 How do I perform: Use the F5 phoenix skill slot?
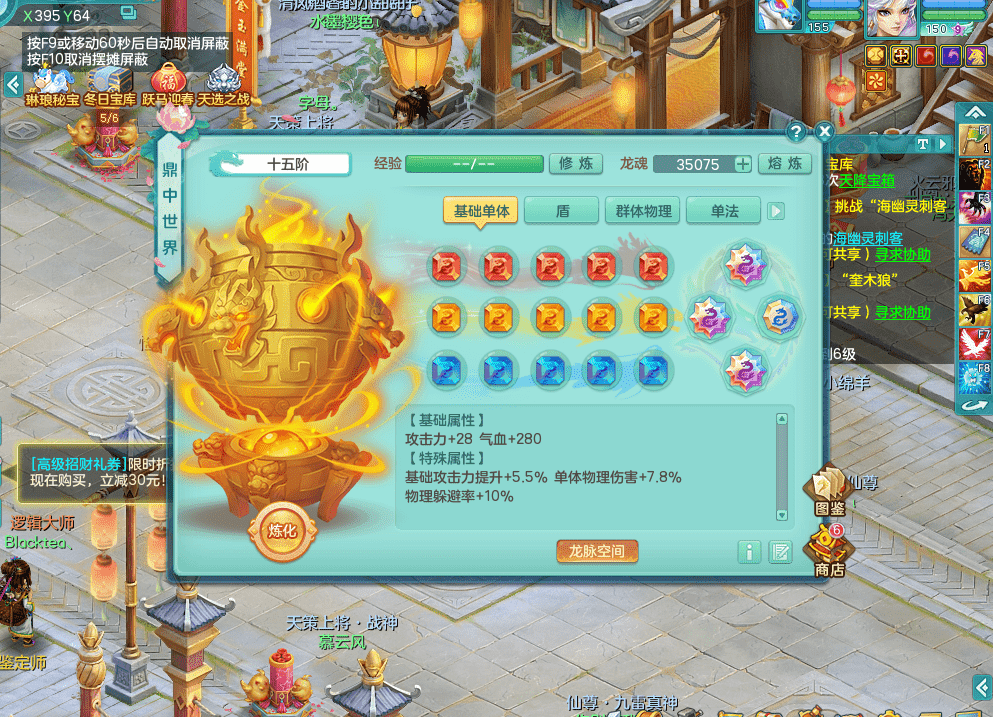point(973,274)
